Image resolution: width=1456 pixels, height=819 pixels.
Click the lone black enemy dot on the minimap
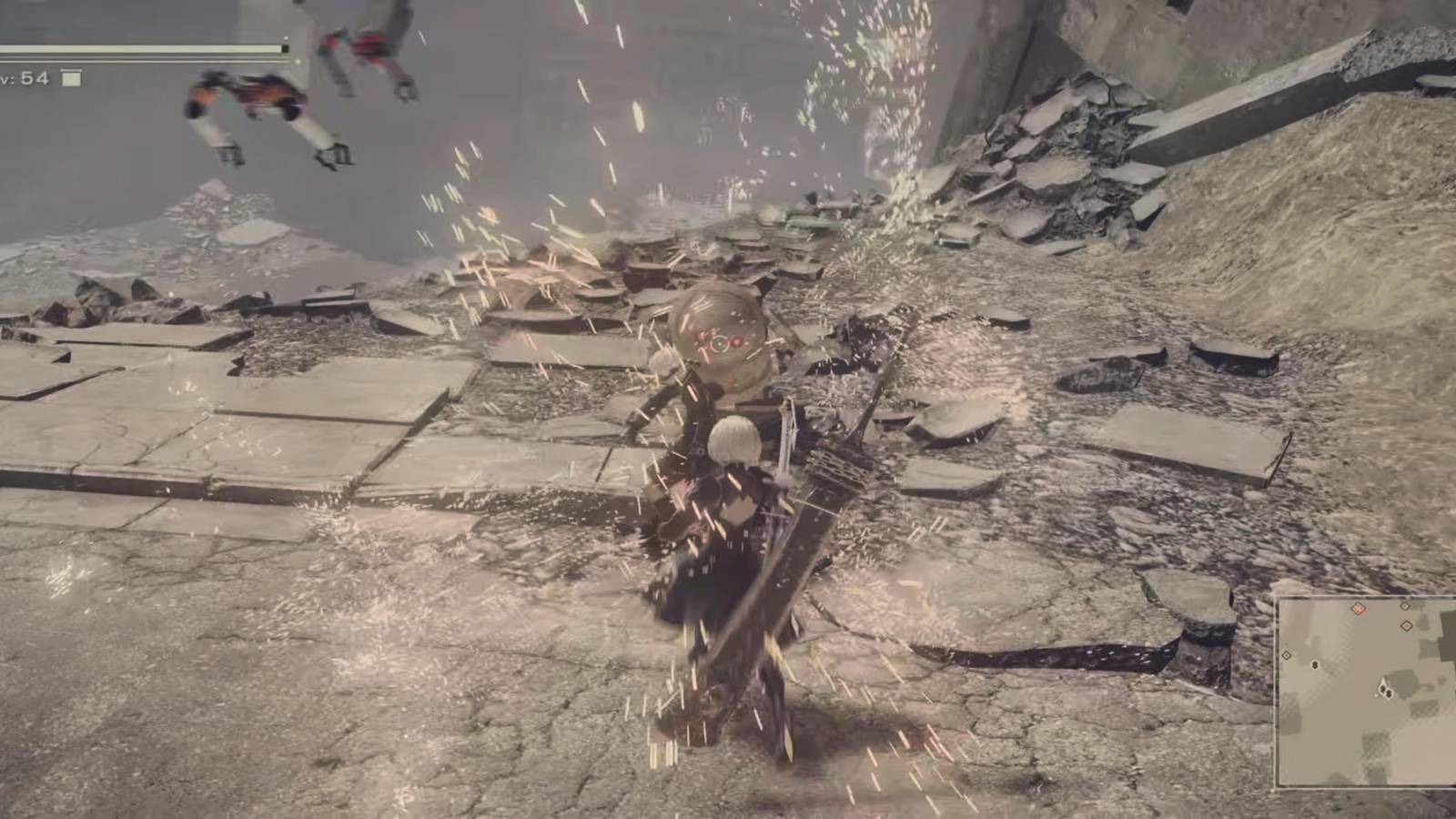[1315, 665]
